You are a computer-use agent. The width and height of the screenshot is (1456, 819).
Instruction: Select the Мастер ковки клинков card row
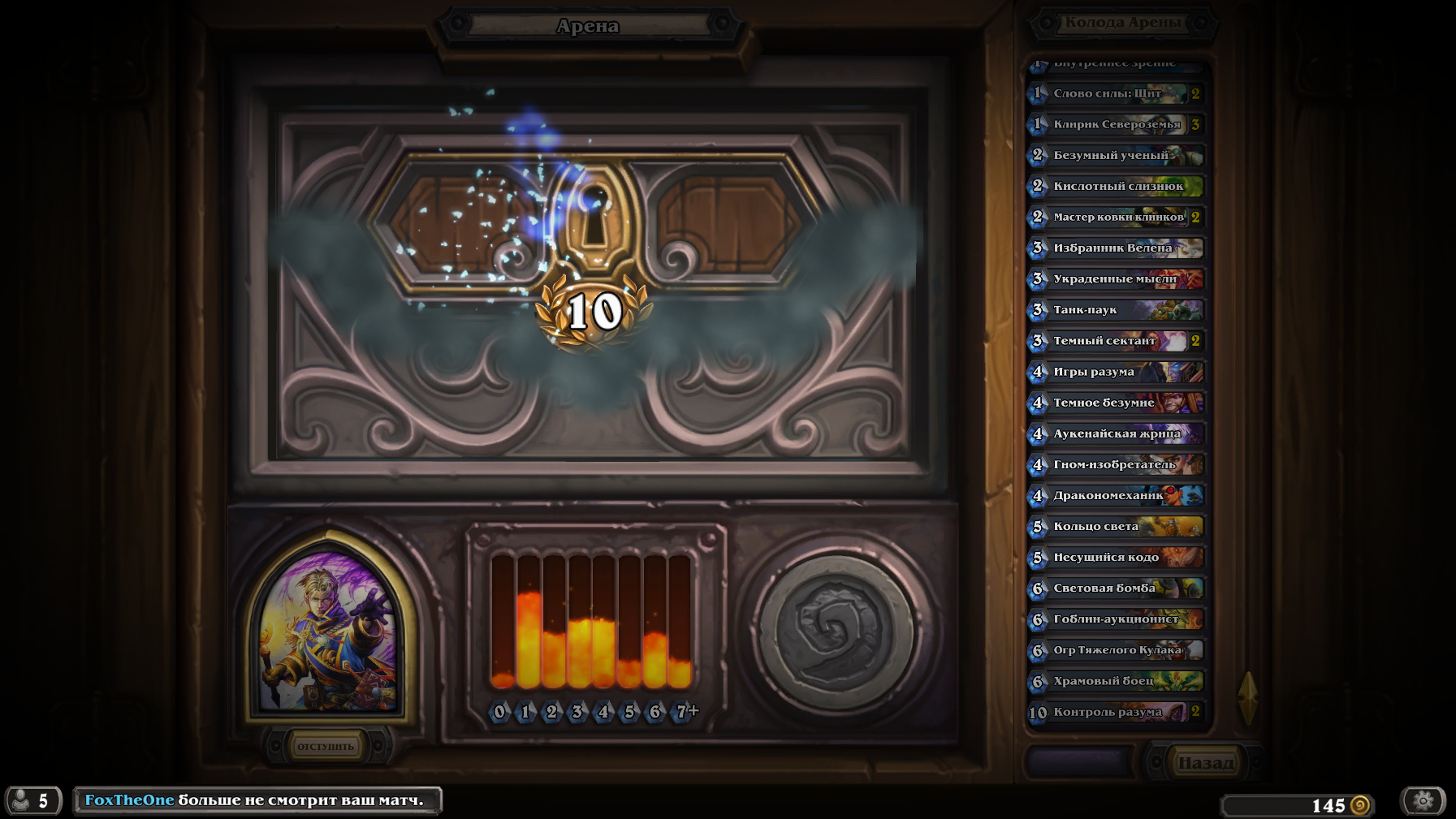click(x=1116, y=217)
